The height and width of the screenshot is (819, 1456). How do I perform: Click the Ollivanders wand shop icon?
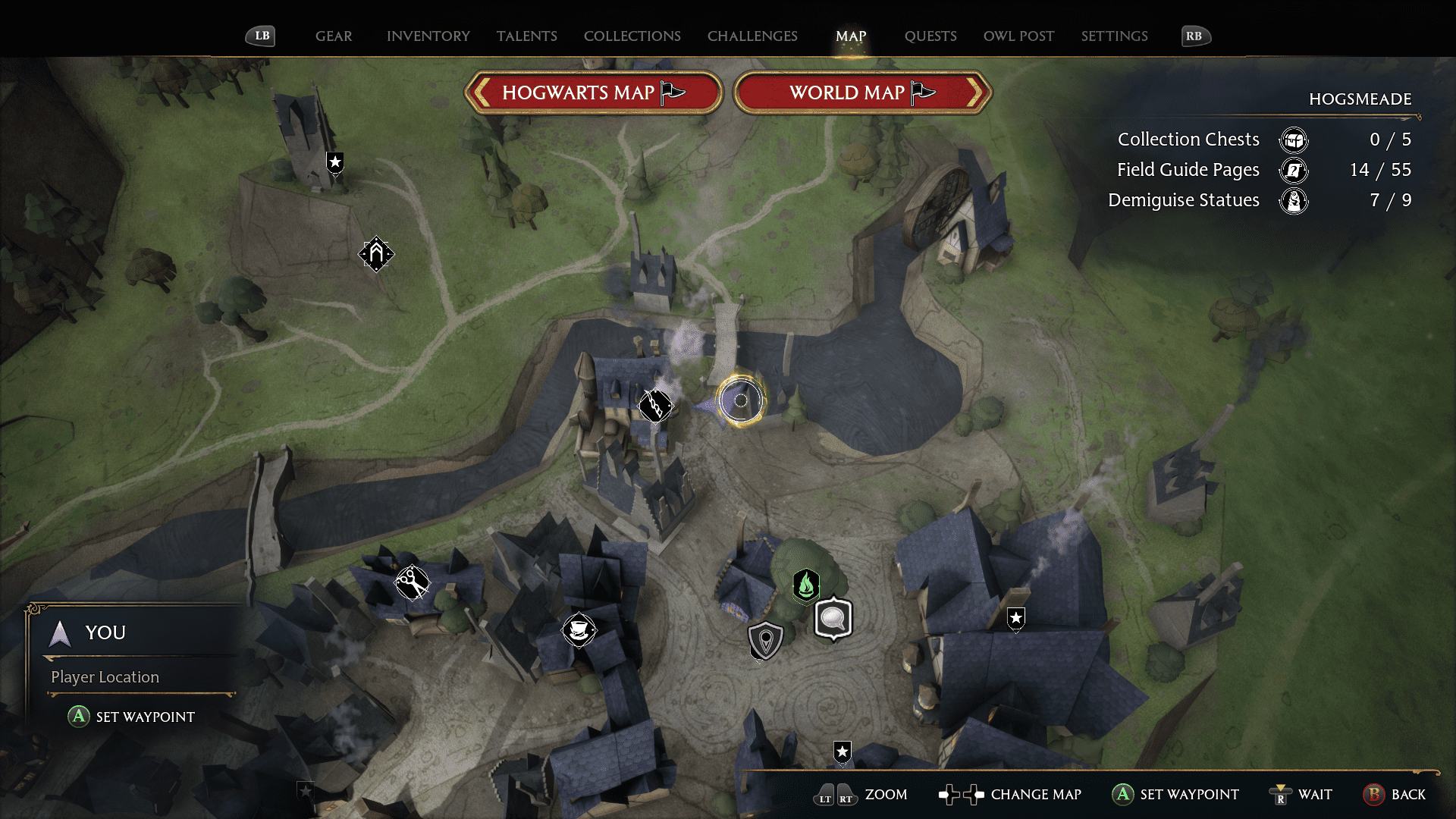(655, 405)
